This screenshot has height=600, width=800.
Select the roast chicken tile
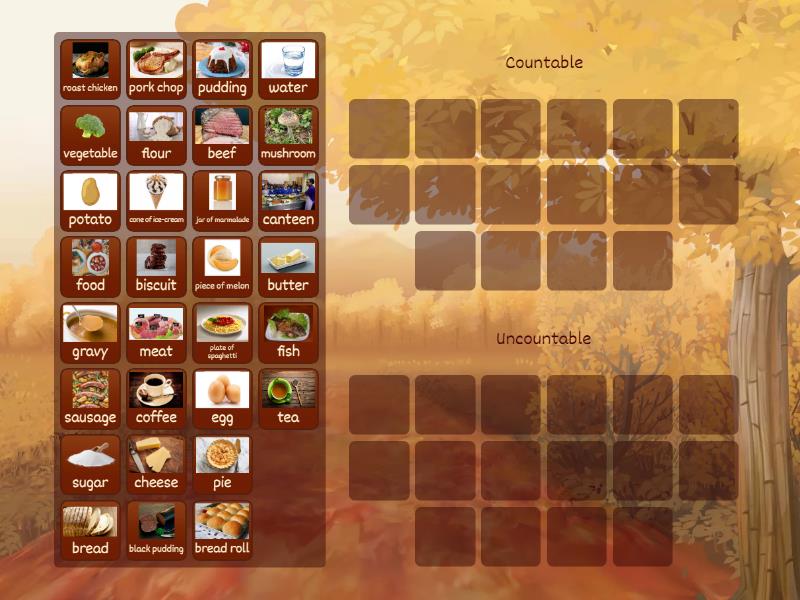click(90, 69)
